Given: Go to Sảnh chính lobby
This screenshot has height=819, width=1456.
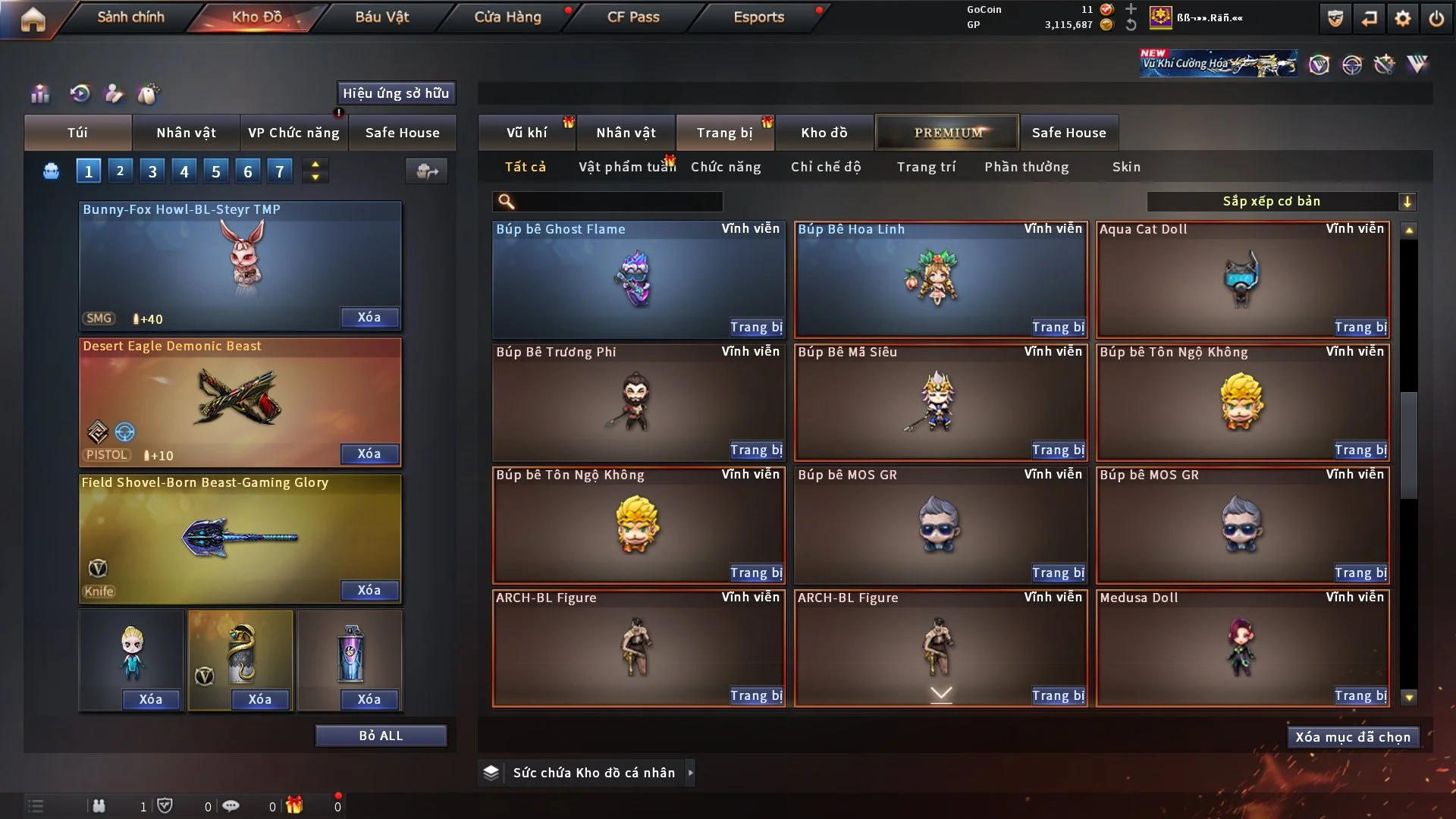Looking at the screenshot, I should click(x=130, y=17).
